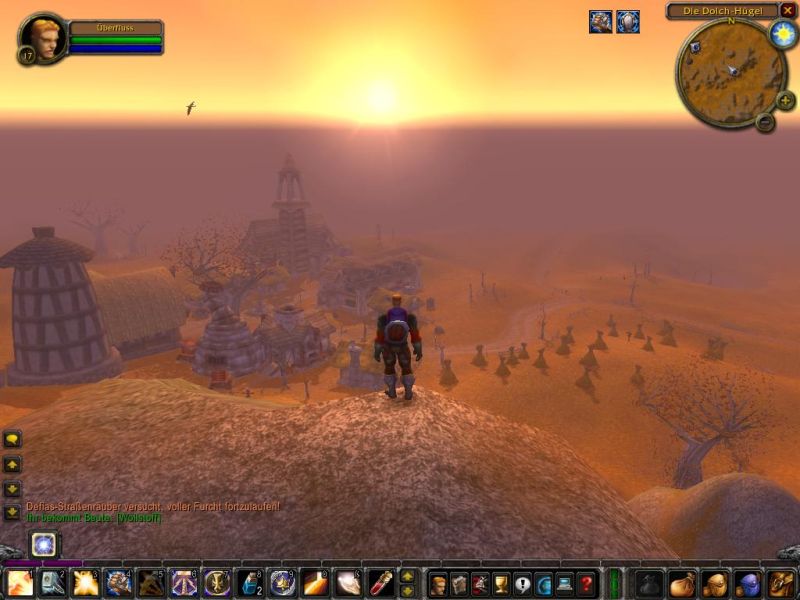Image resolution: width=800 pixels, height=600 pixels.
Task: Use the blue potion in slot 8
Action: coord(249,583)
